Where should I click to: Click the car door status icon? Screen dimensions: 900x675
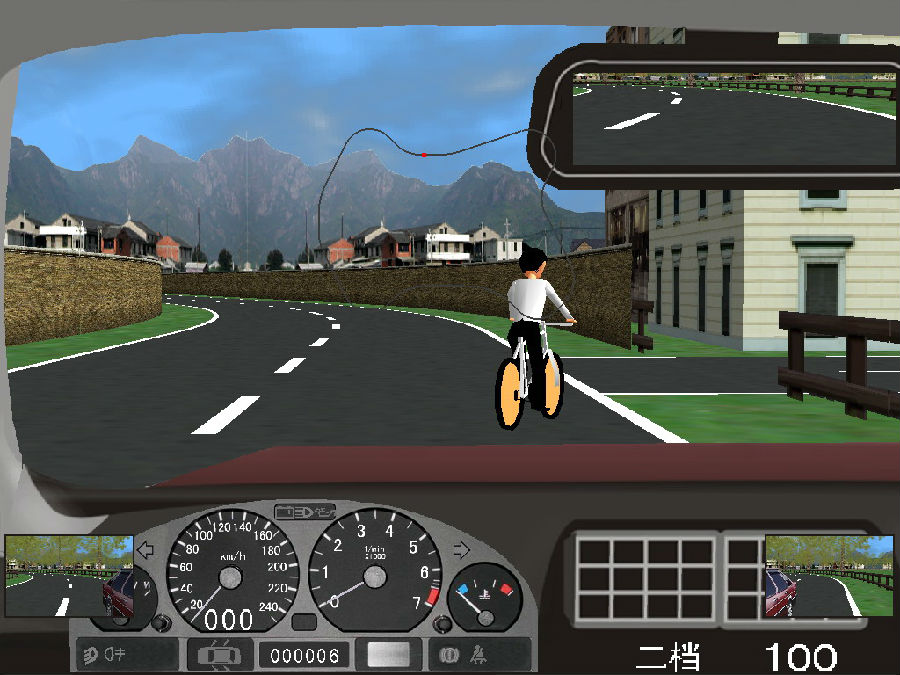(220, 655)
